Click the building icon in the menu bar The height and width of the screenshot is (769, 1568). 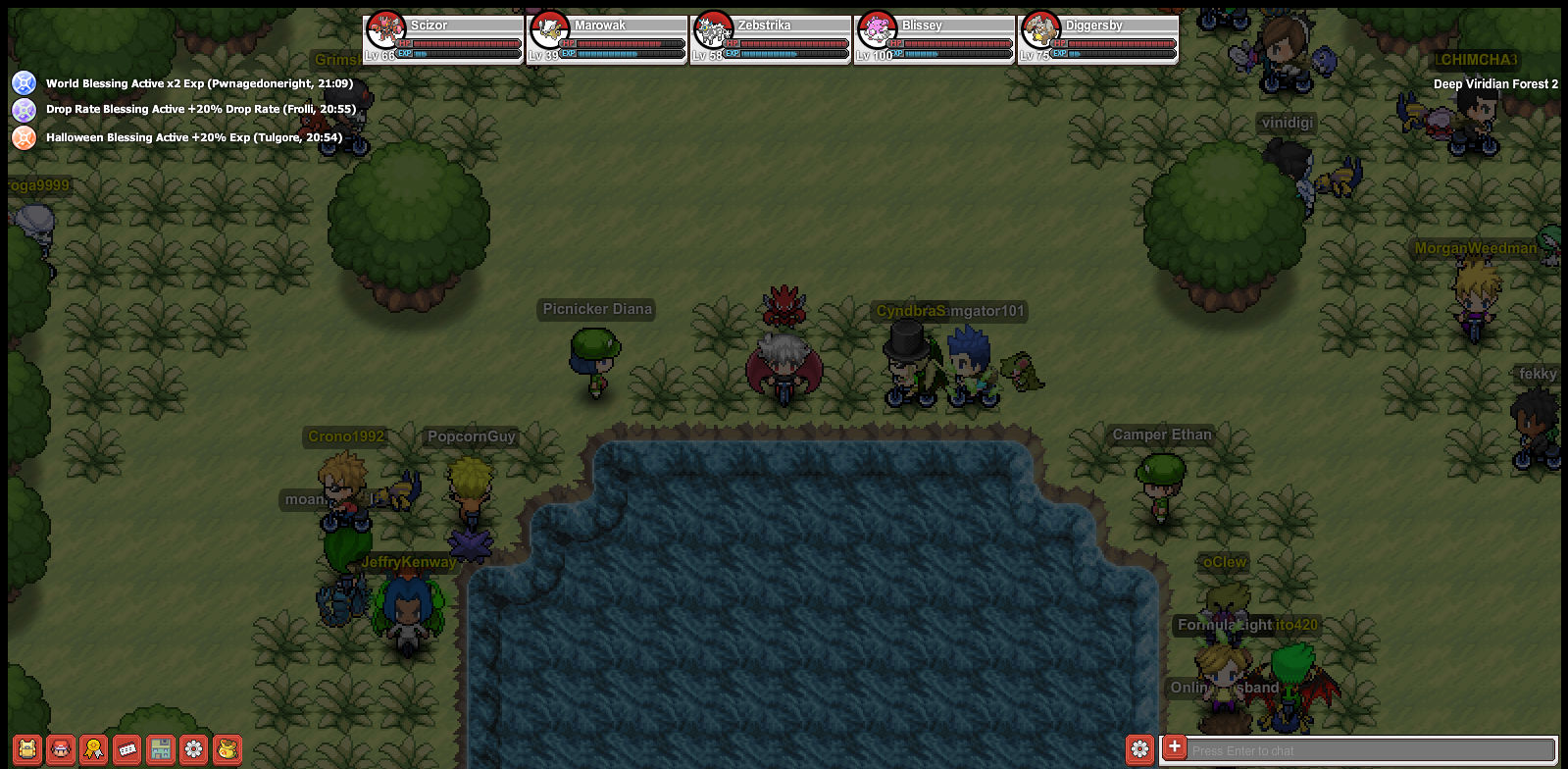coord(161,750)
